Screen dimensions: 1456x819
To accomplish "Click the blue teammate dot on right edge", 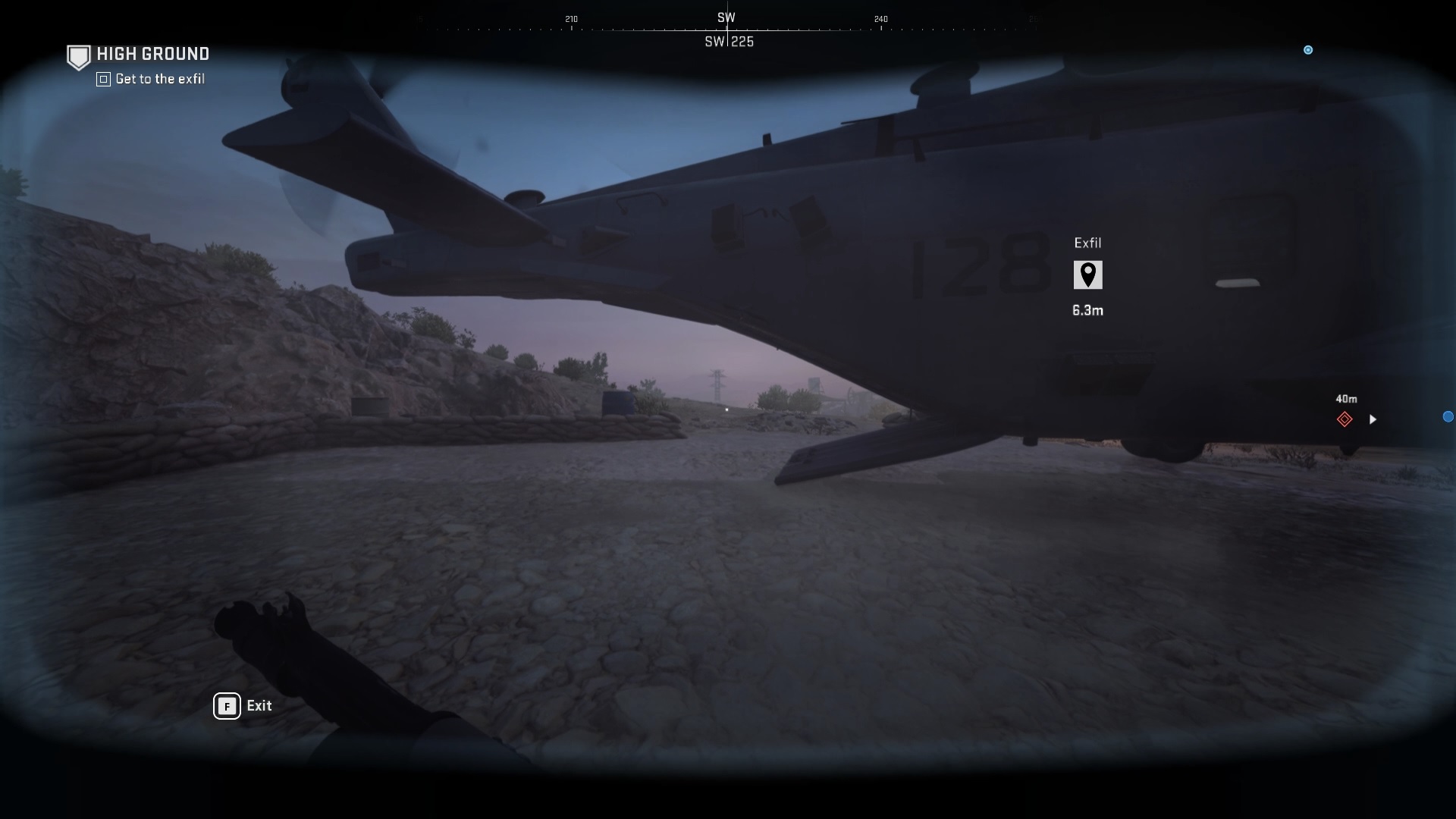I will coord(1448,416).
